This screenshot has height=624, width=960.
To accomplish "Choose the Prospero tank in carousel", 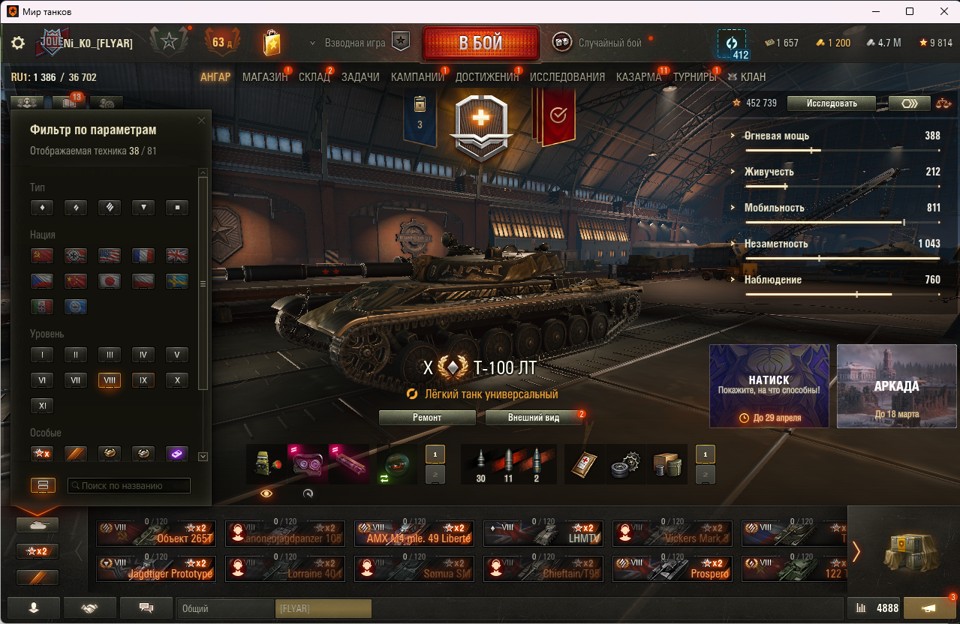I will point(671,568).
